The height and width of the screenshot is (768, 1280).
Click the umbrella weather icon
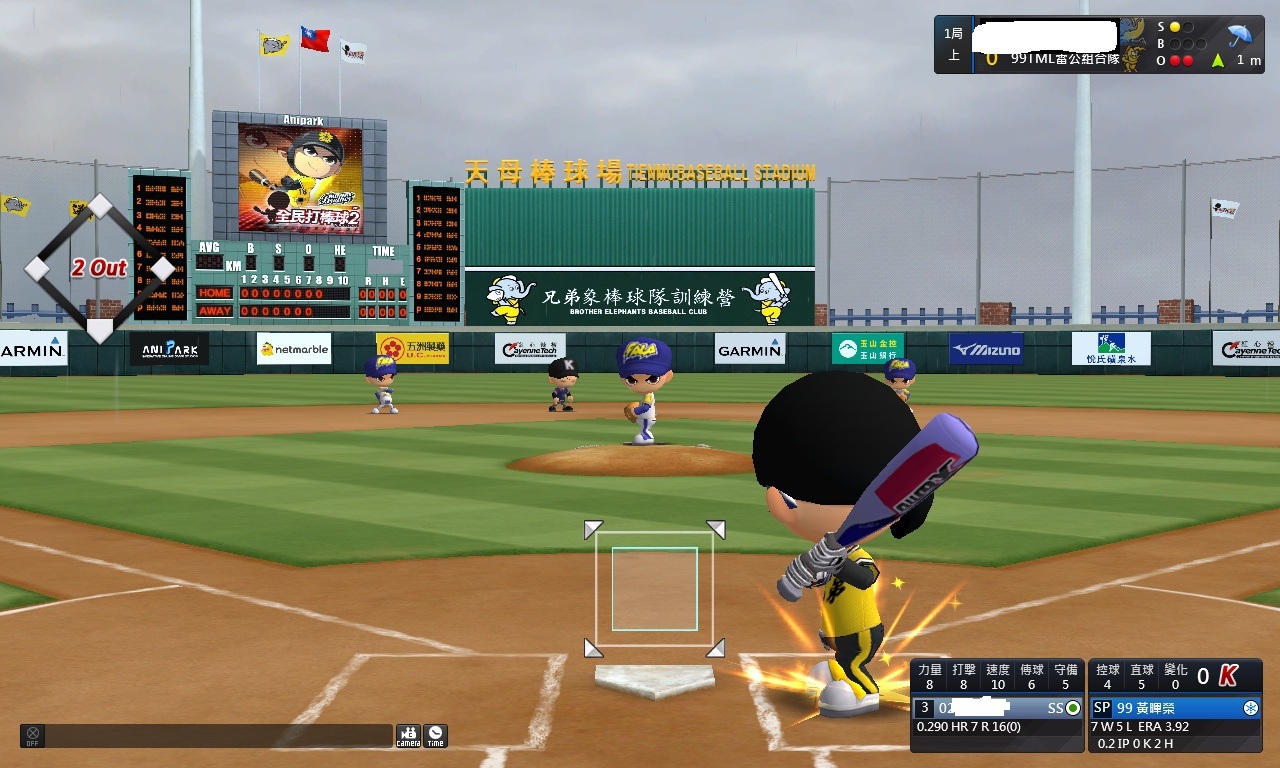[x=1240, y=36]
